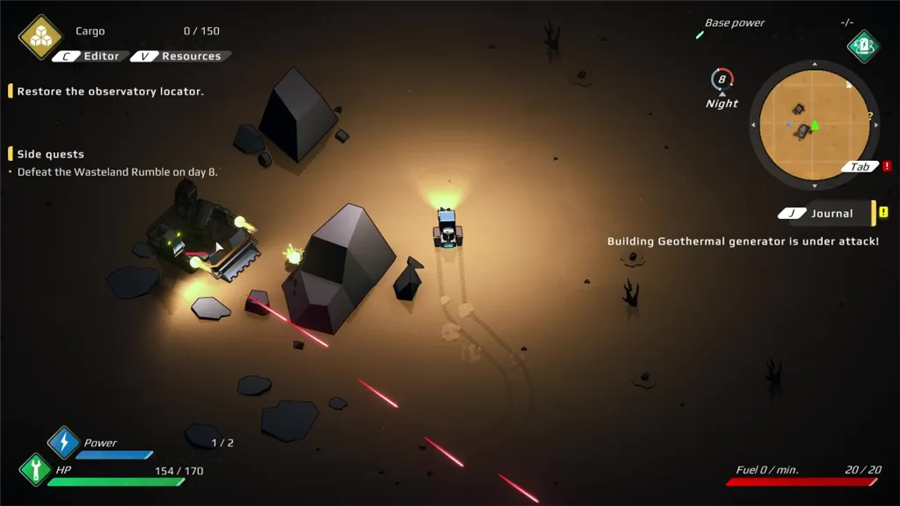Open the Resources panel
The image size is (900, 506).
tap(180, 56)
